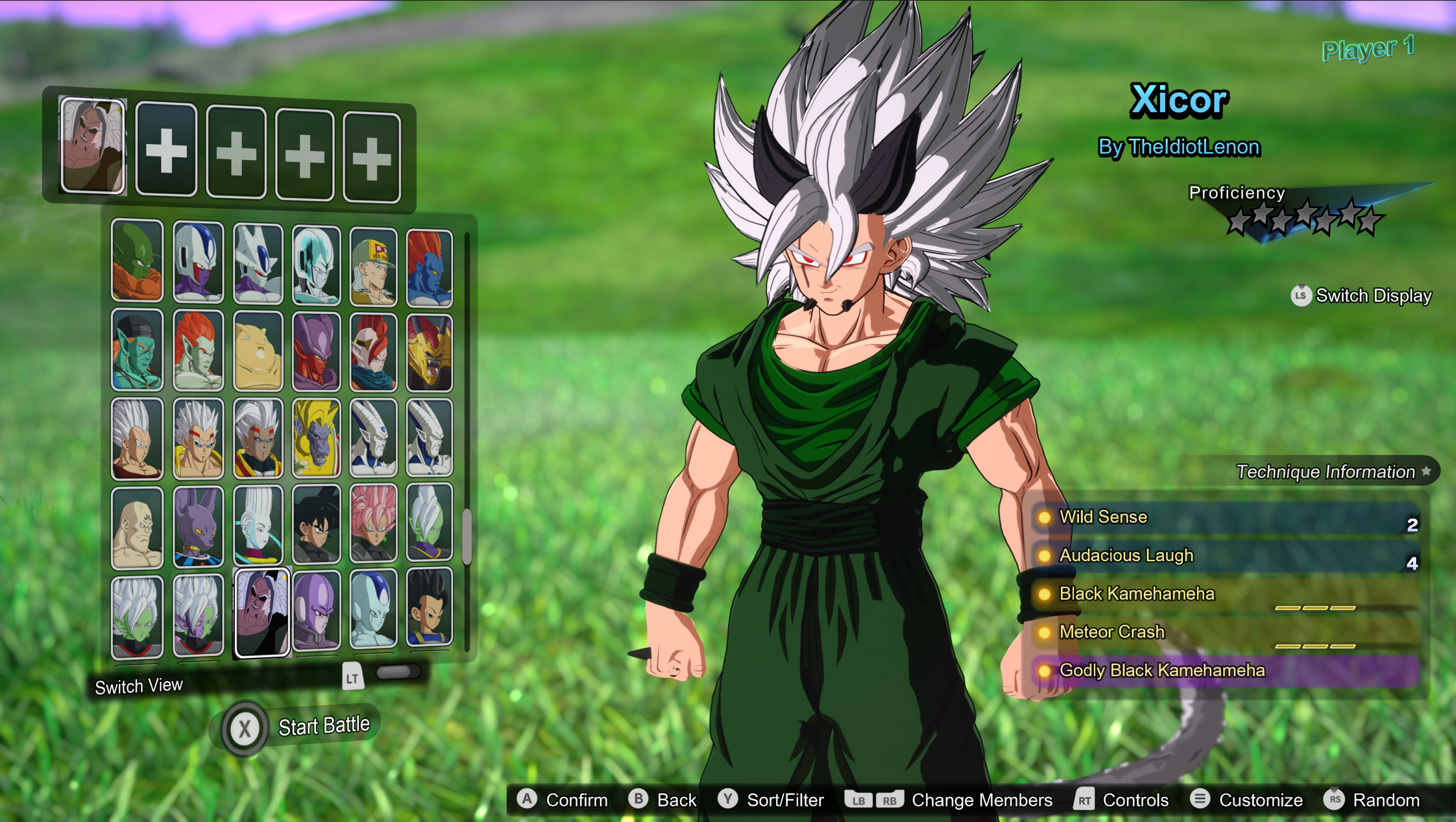Pick Hit from the character grid
Image resolution: width=1456 pixels, height=822 pixels.
tap(318, 610)
